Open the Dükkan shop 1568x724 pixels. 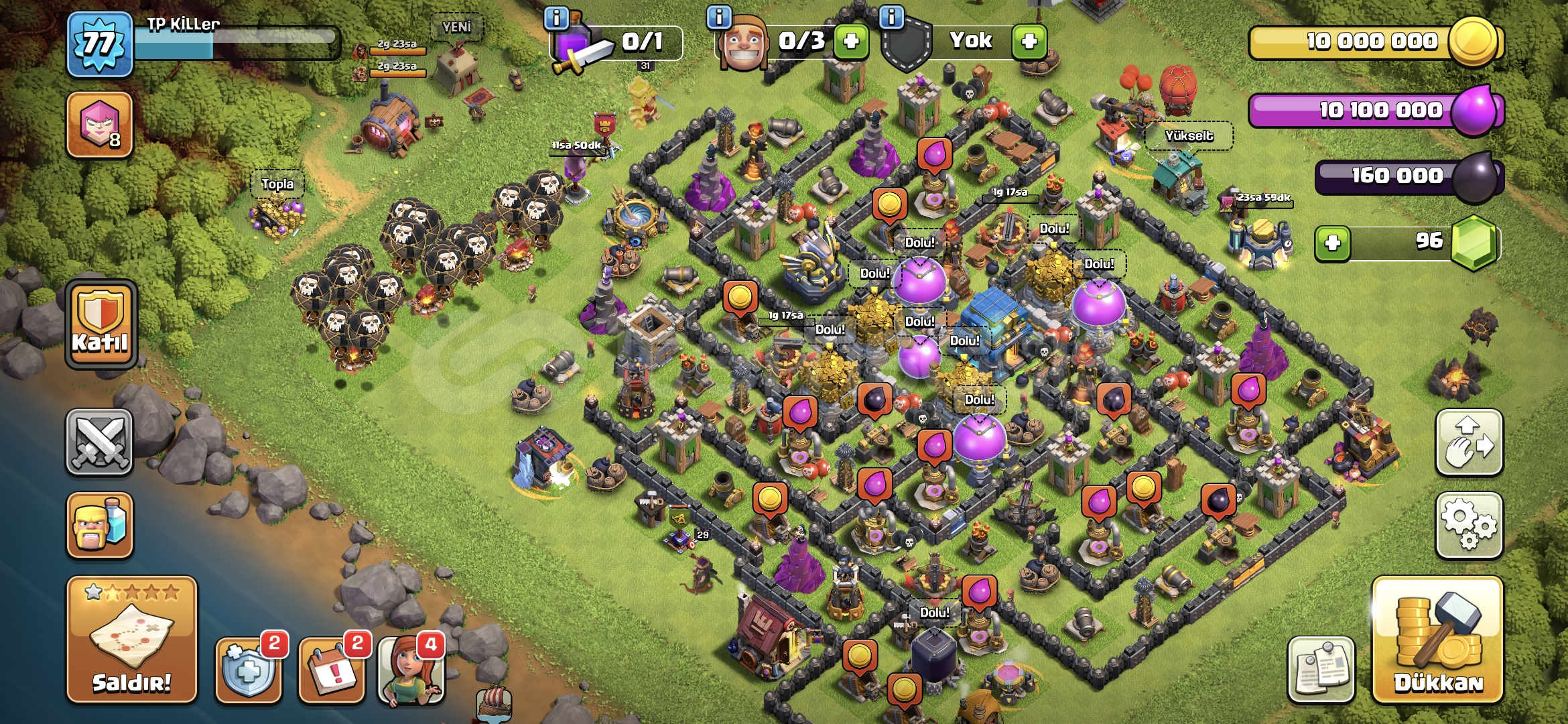(x=1437, y=640)
